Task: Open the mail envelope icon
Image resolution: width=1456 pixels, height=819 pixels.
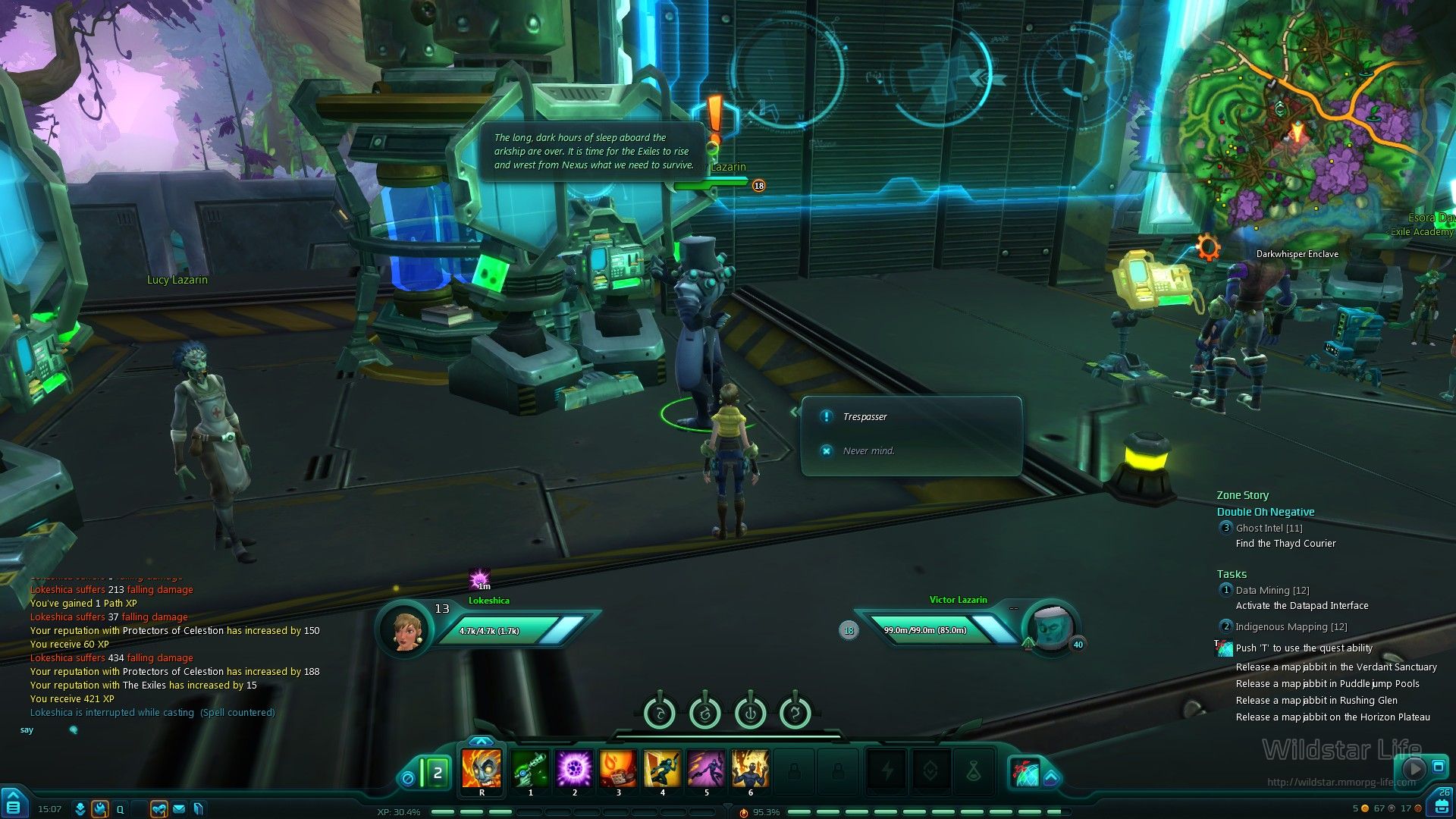Action: [x=179, y=809]
